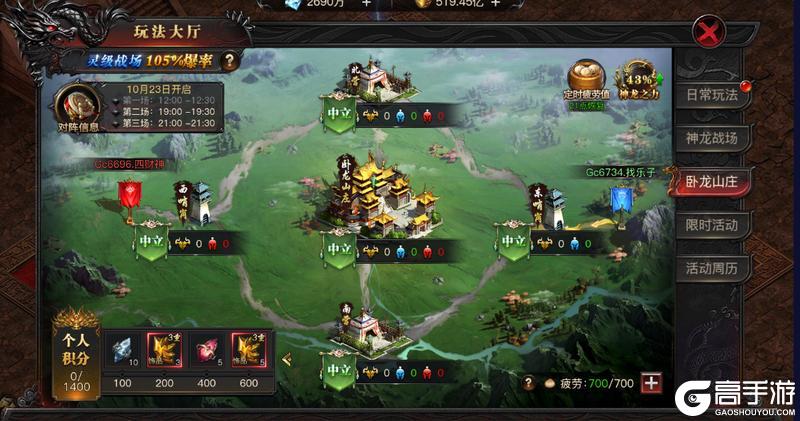
Task: Click the question mark next to 疲劳
Action: pos(527,383)
